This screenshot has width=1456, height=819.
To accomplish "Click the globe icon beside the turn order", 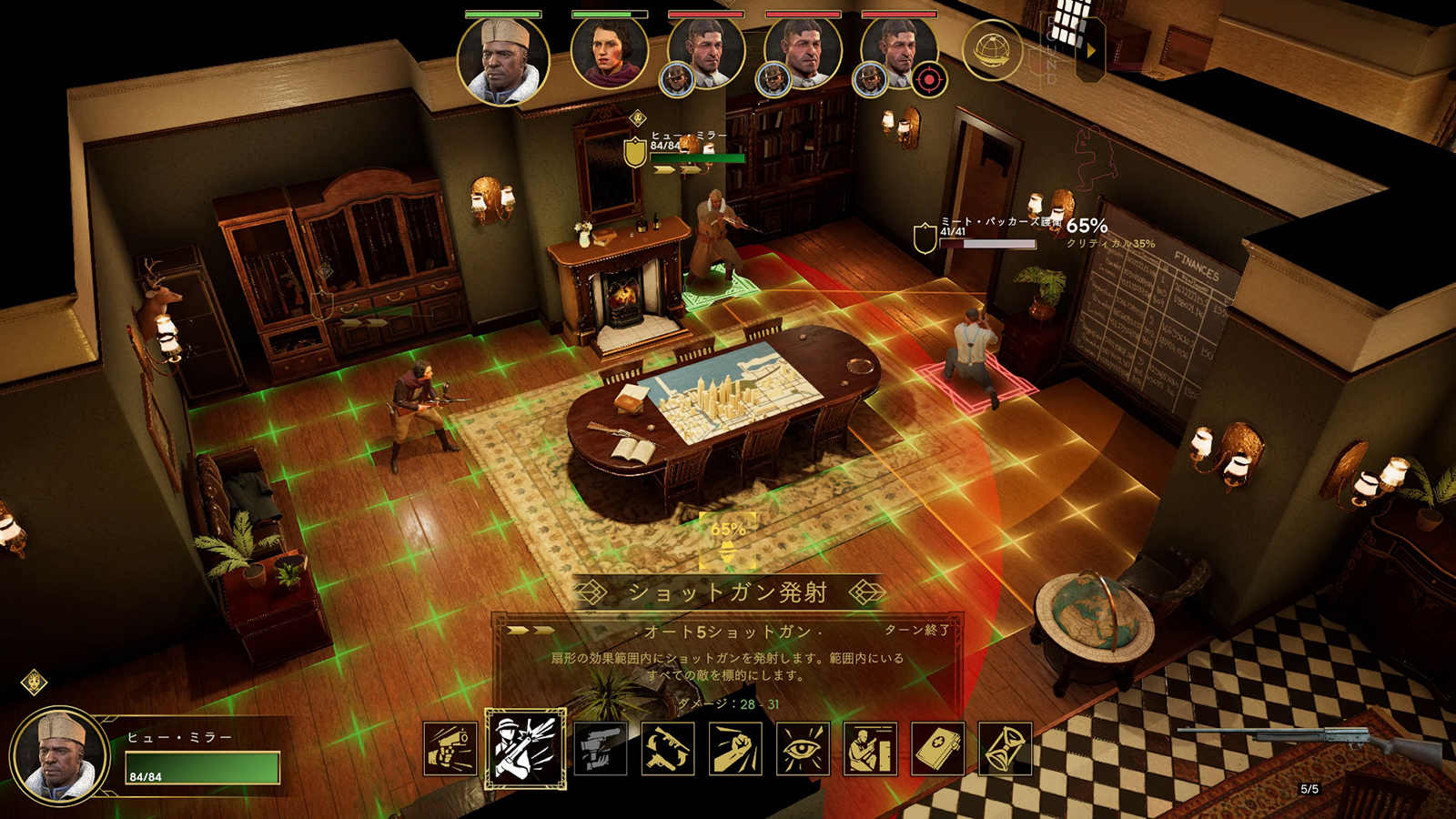I will click(x=992, y=51).
